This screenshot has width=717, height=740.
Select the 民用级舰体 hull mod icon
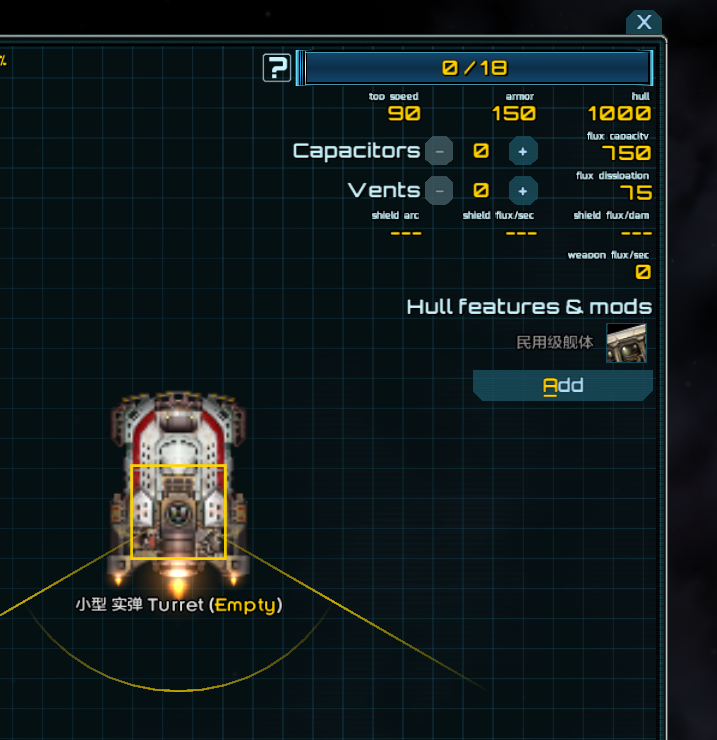pos(626,342)
